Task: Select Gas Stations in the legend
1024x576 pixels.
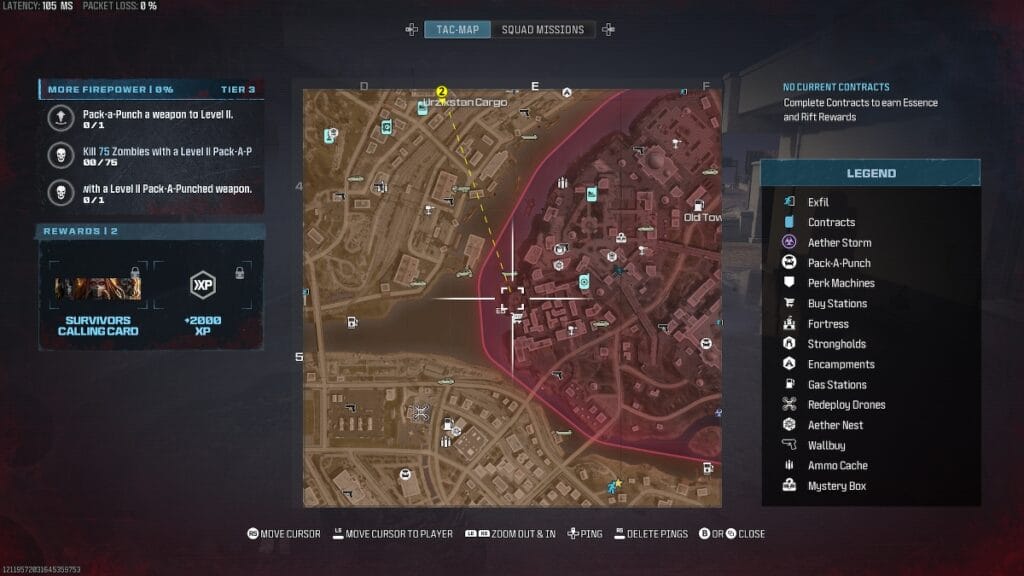Action: pos(837,385)
